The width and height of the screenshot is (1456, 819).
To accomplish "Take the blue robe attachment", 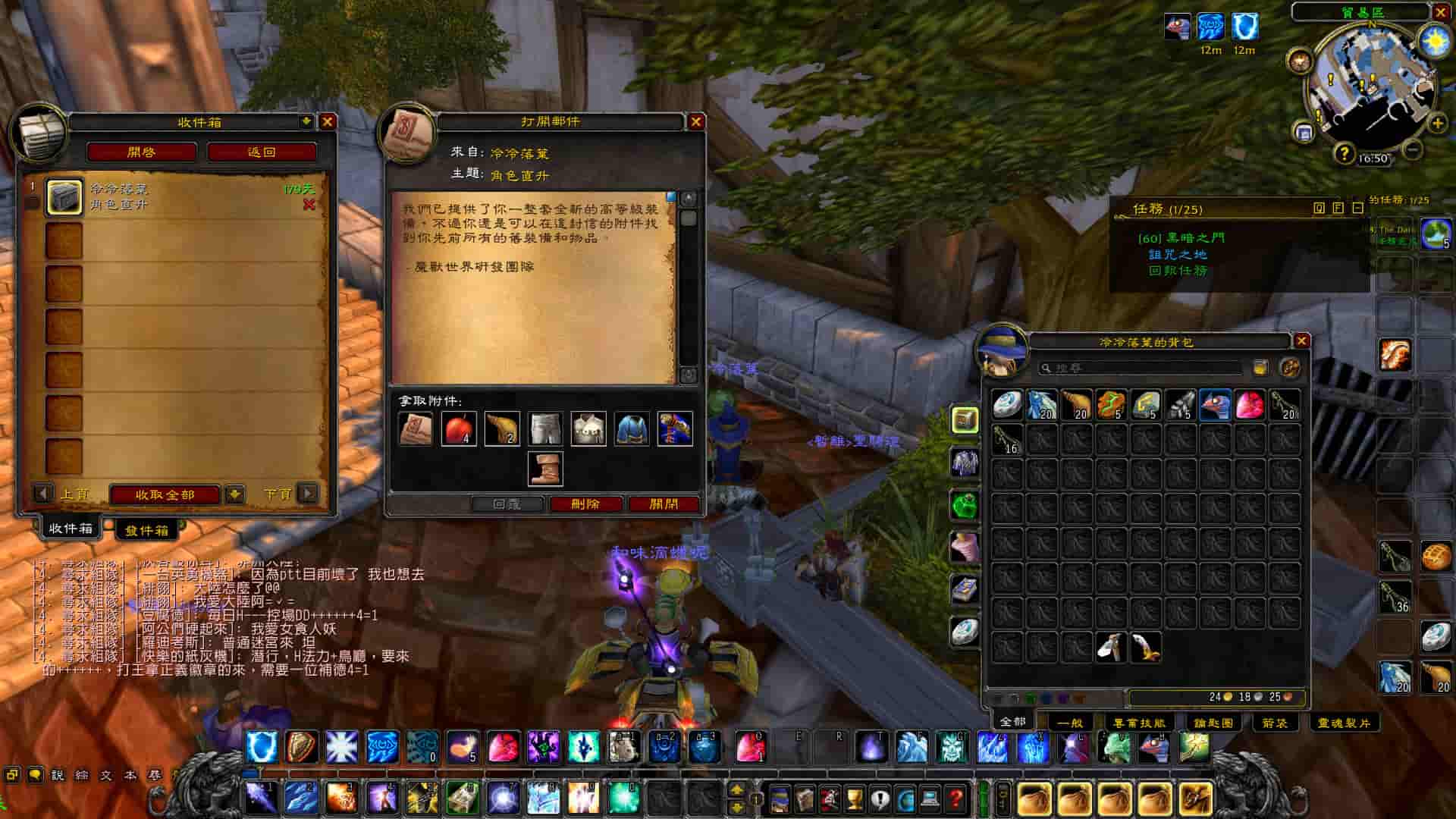I will [632, 428].
